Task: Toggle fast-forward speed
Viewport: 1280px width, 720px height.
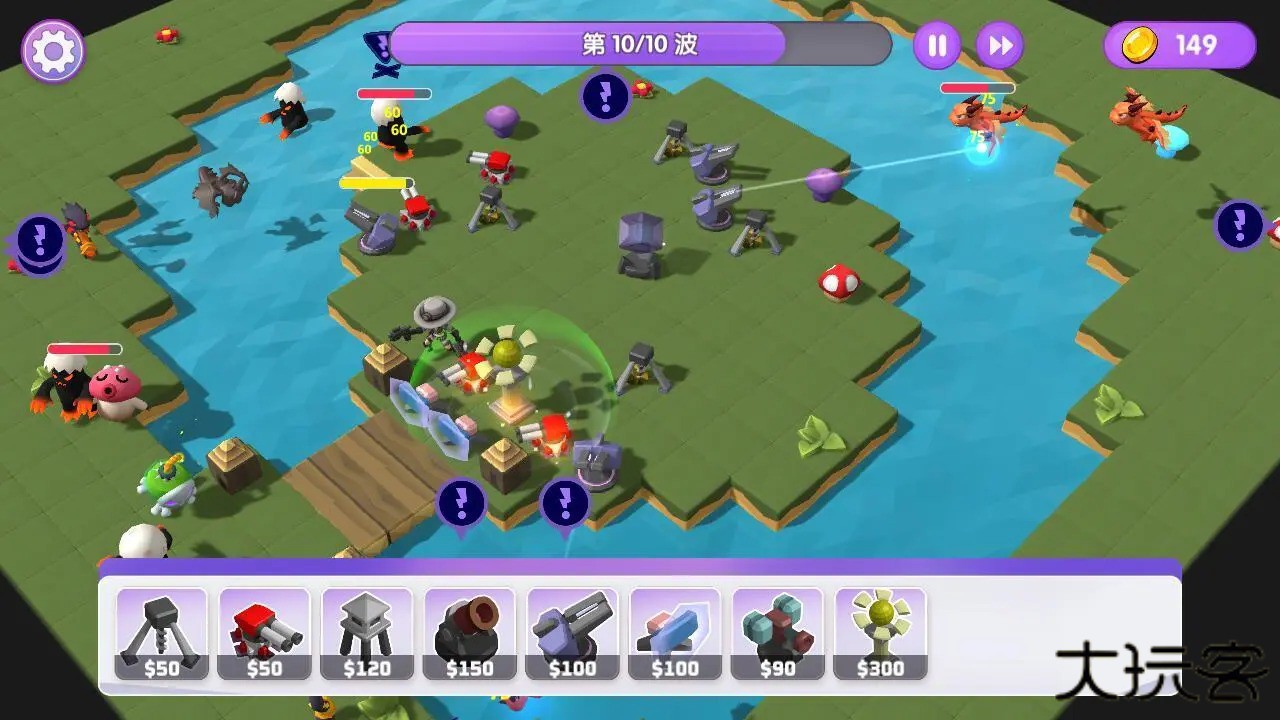Action: pyautogui.click(x=999, y=46)
